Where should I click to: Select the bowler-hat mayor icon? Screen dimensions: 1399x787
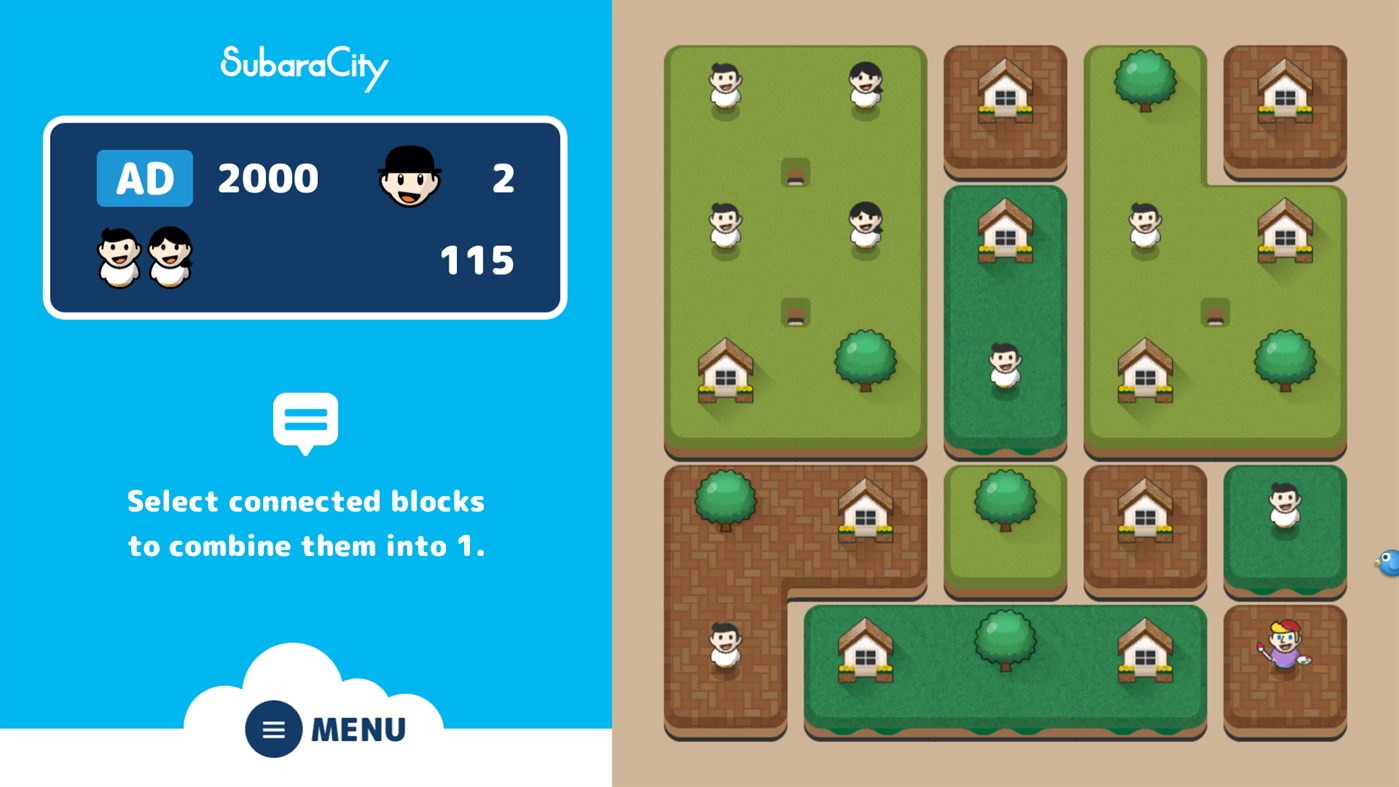(x=411, y=177)
